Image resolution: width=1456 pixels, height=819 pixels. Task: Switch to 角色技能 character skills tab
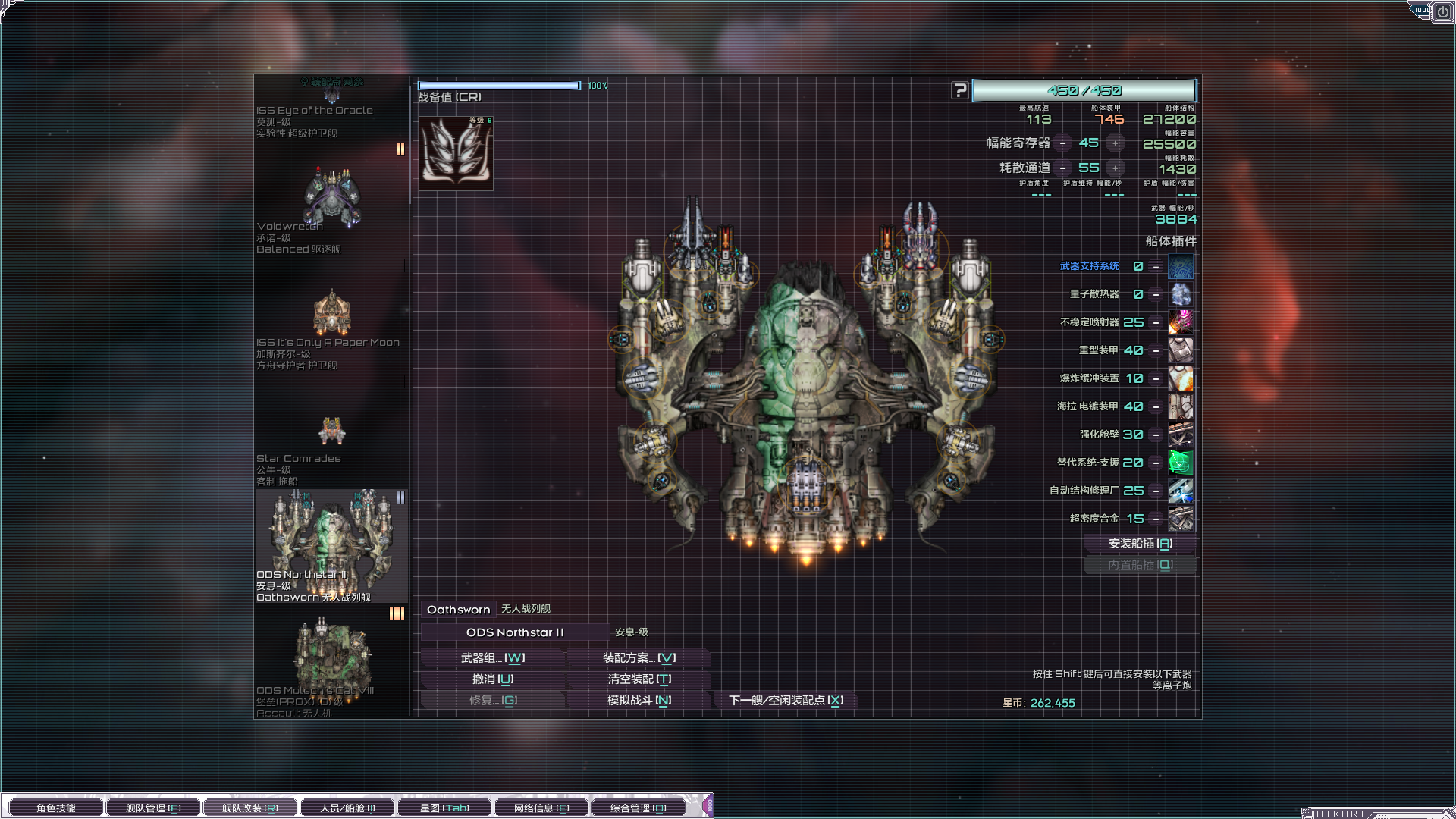(x=56, y=808)
